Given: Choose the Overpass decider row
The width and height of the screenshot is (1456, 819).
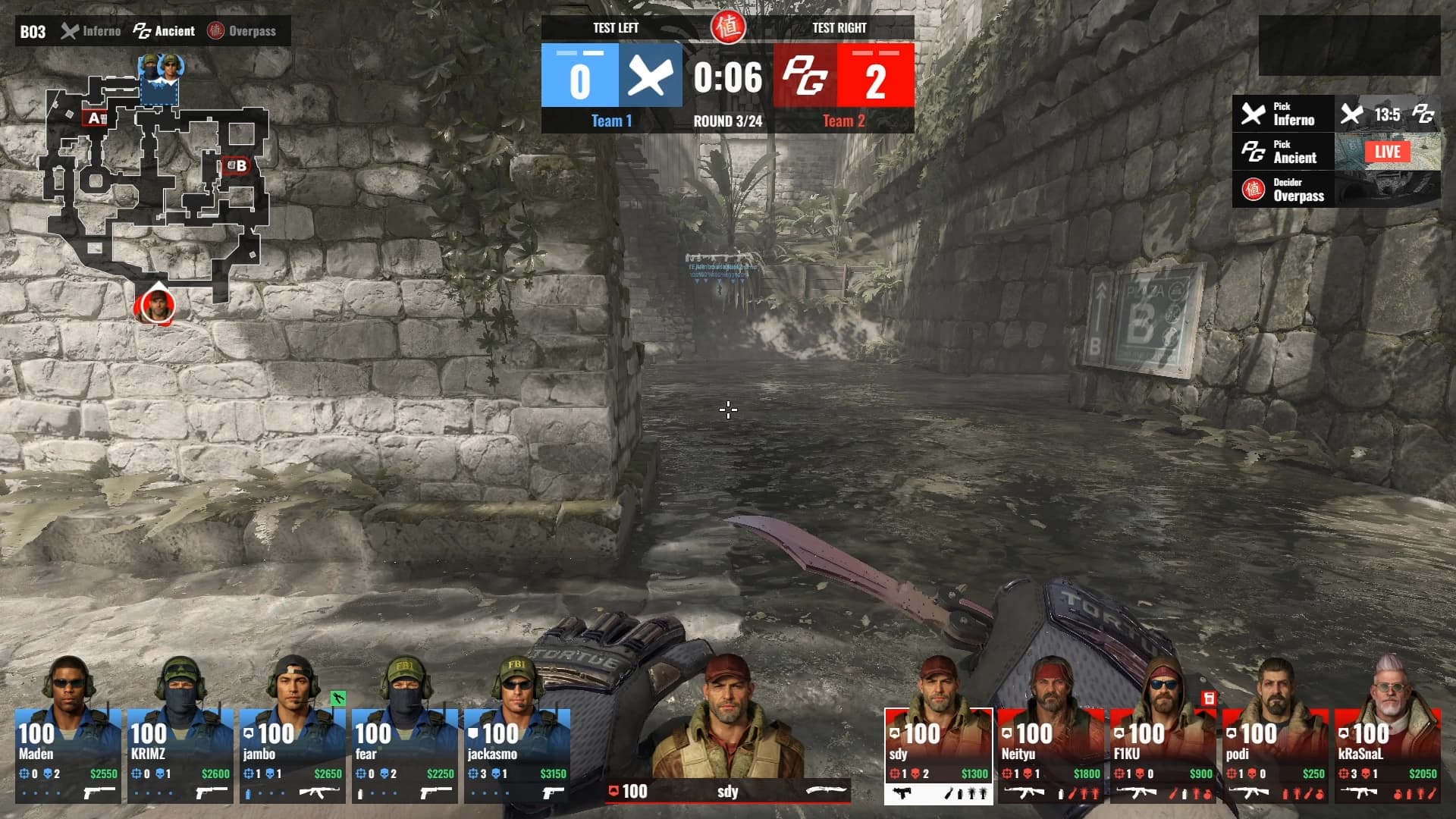Looking at the screenshot, I should point(1284,190).
